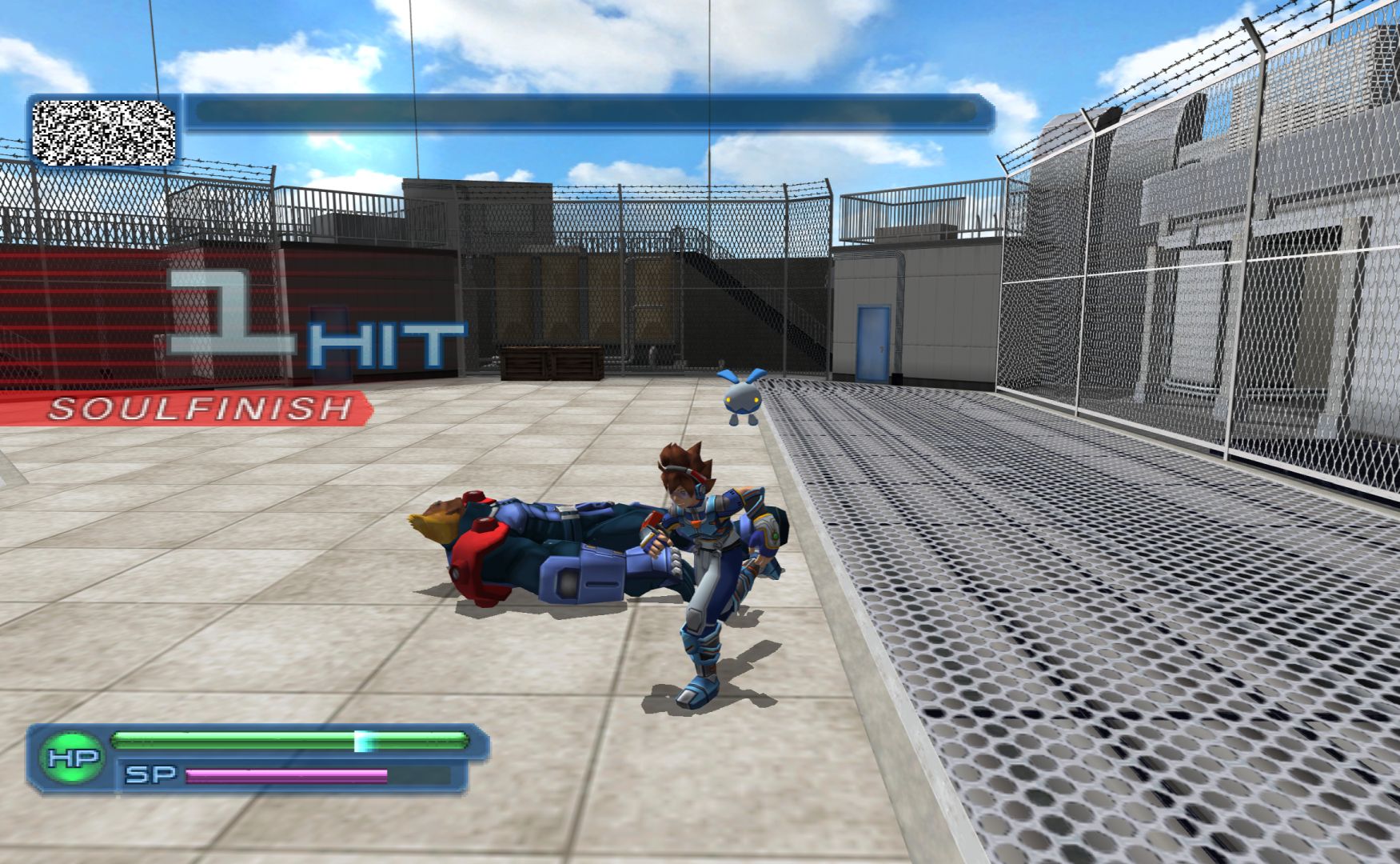This screenshot has height=864, width=1400.
Task: Click the scrambled enemy name panel
Action: tap(104, 132)
